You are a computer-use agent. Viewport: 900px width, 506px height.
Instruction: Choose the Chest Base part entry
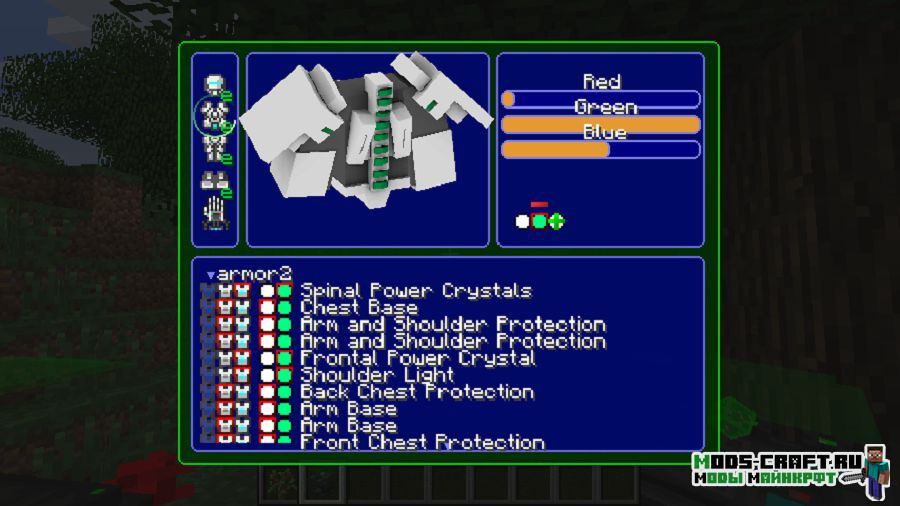[x=359, y=308]
